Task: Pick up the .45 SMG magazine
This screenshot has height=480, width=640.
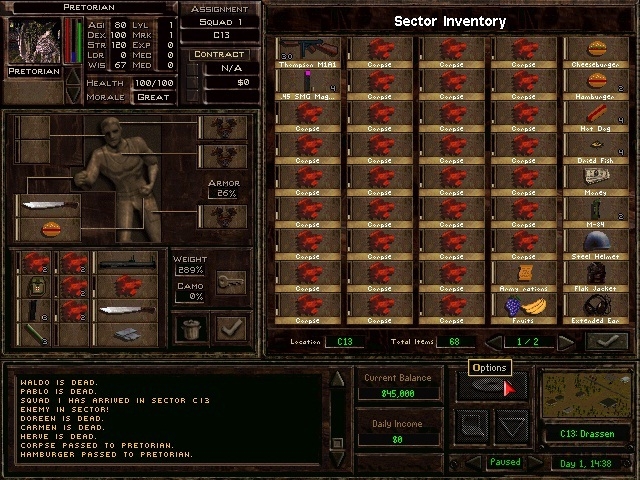Action: pyautogui.click(x=306, y=81)
